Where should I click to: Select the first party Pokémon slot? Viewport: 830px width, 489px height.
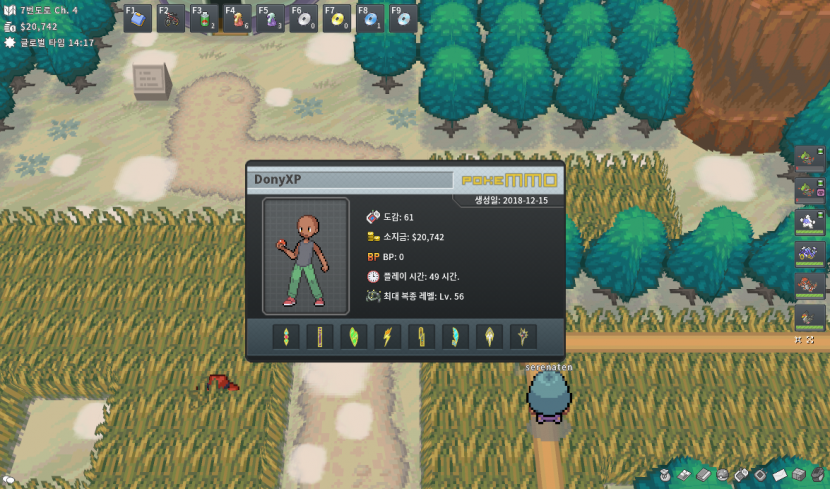click(x=807, y=158)
